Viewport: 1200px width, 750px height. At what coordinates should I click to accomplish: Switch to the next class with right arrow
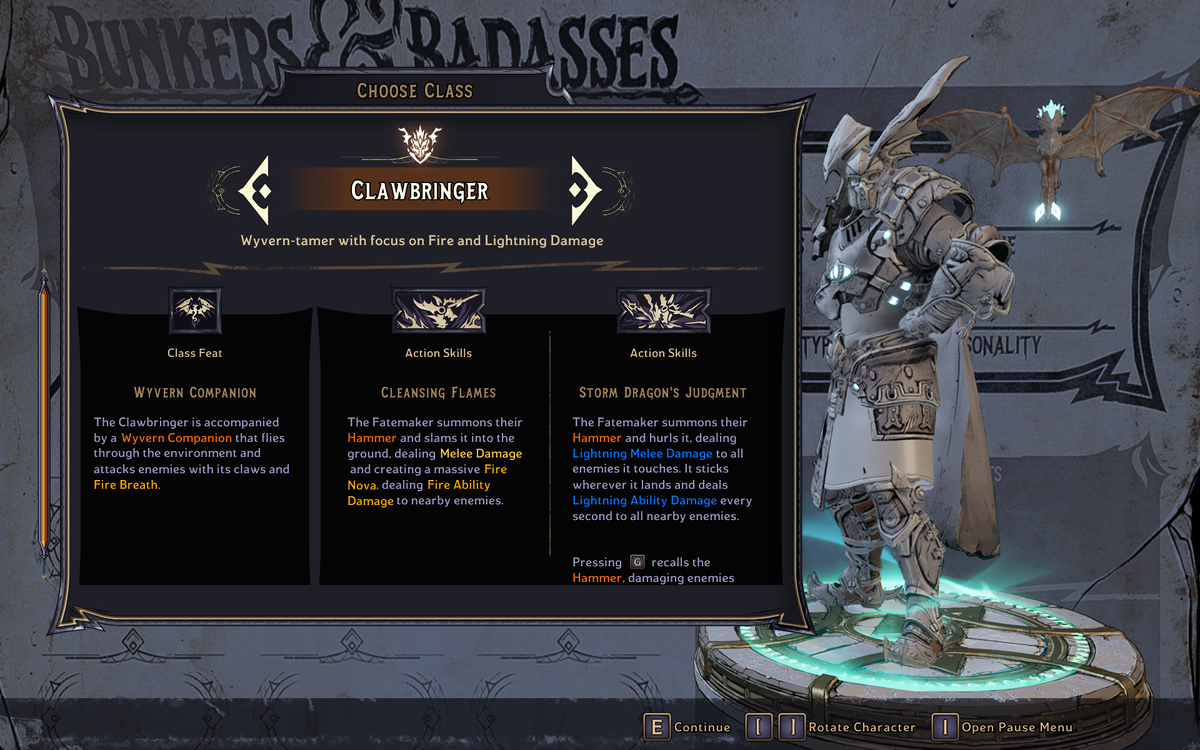583,190
